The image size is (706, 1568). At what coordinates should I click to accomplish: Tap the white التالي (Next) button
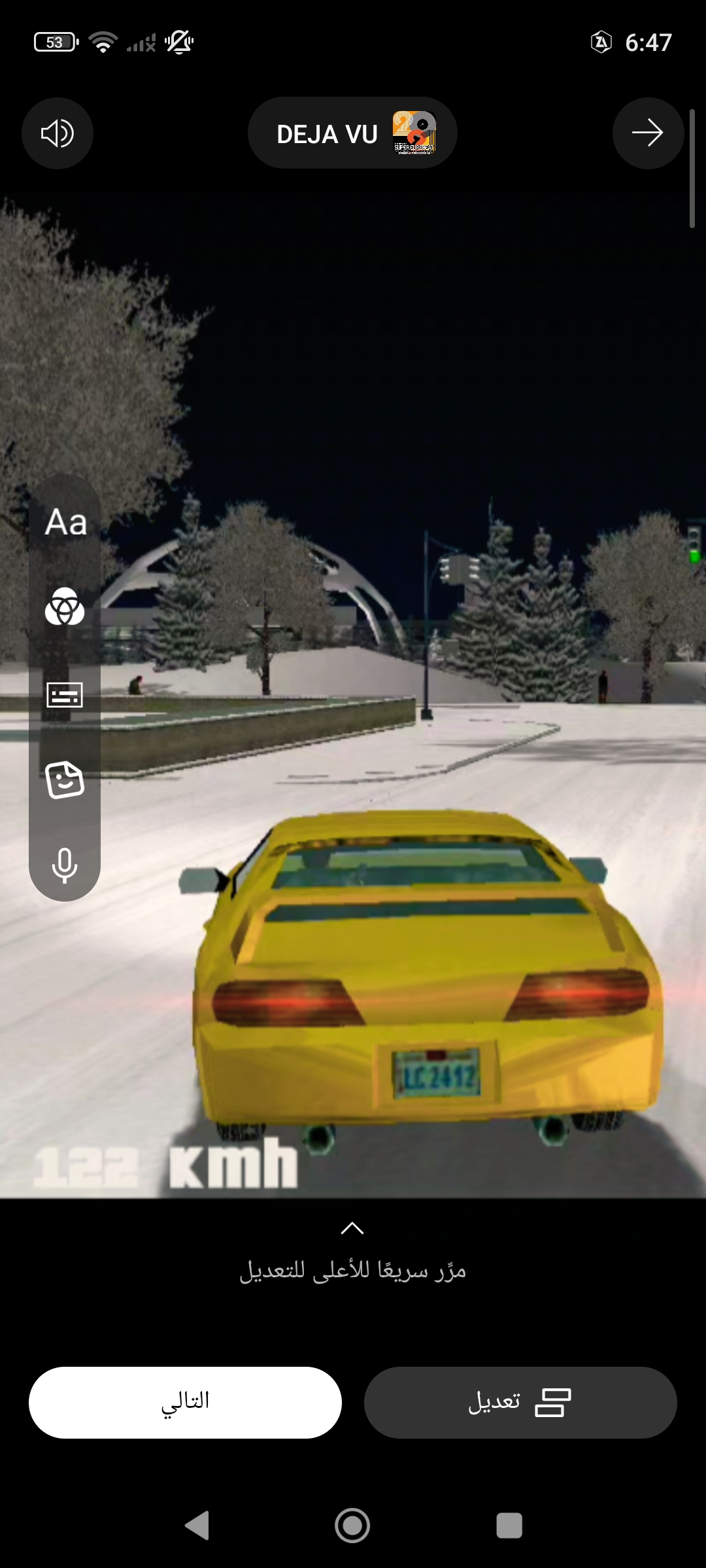coord(185,1402)
